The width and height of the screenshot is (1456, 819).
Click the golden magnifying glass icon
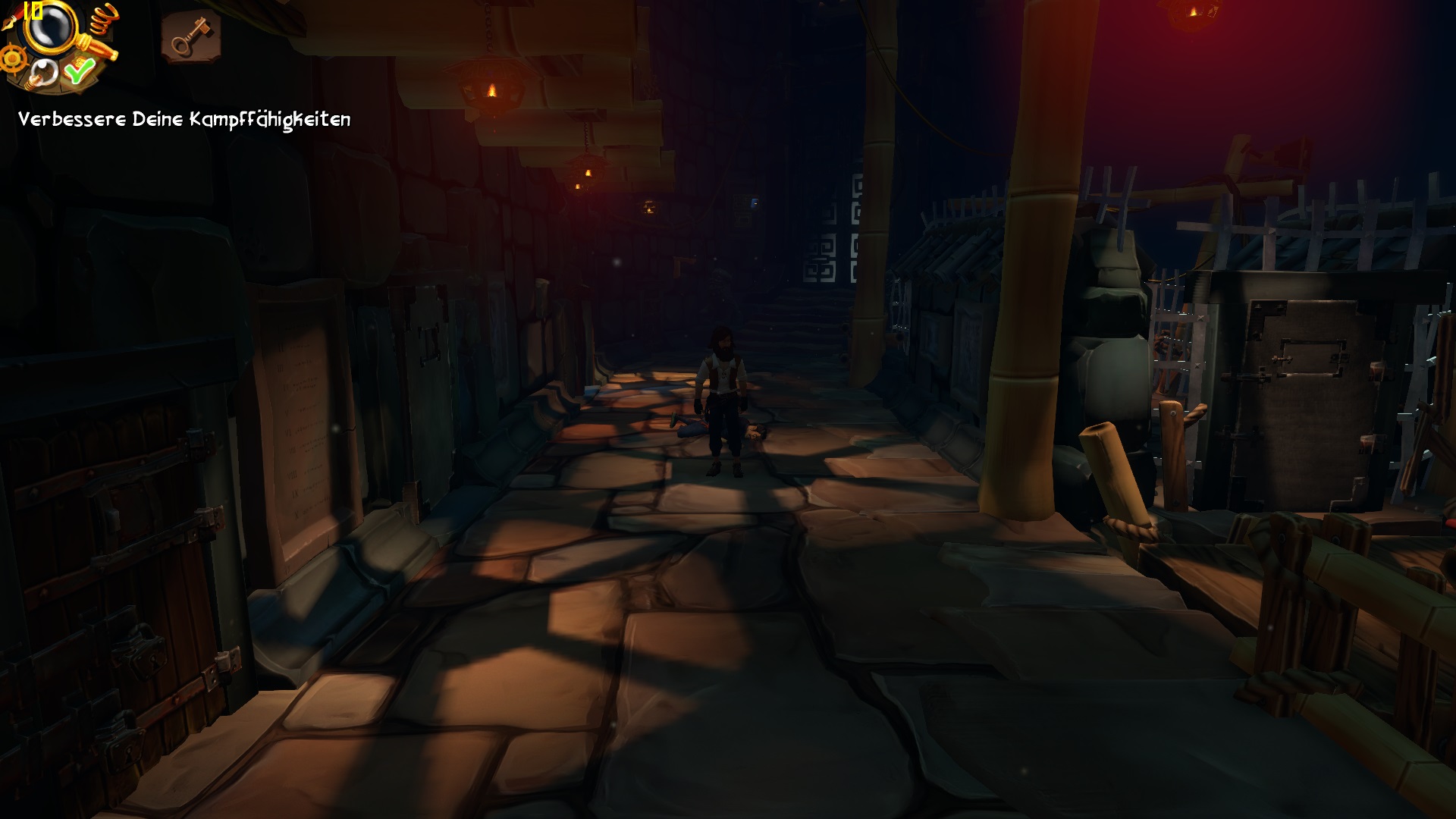tap(50, 28)
